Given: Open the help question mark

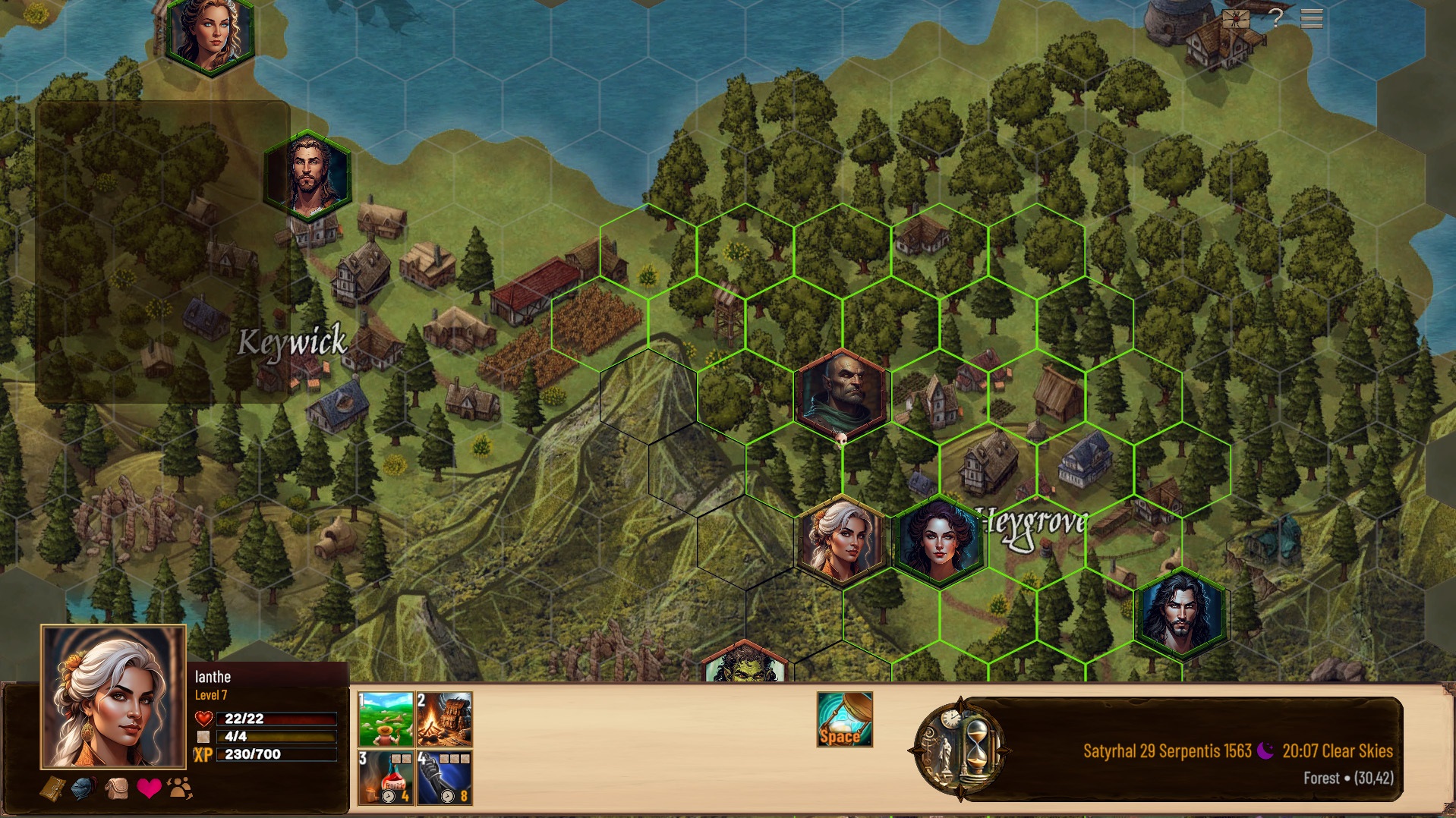Looking at the screenshot, I should 1276,17.
